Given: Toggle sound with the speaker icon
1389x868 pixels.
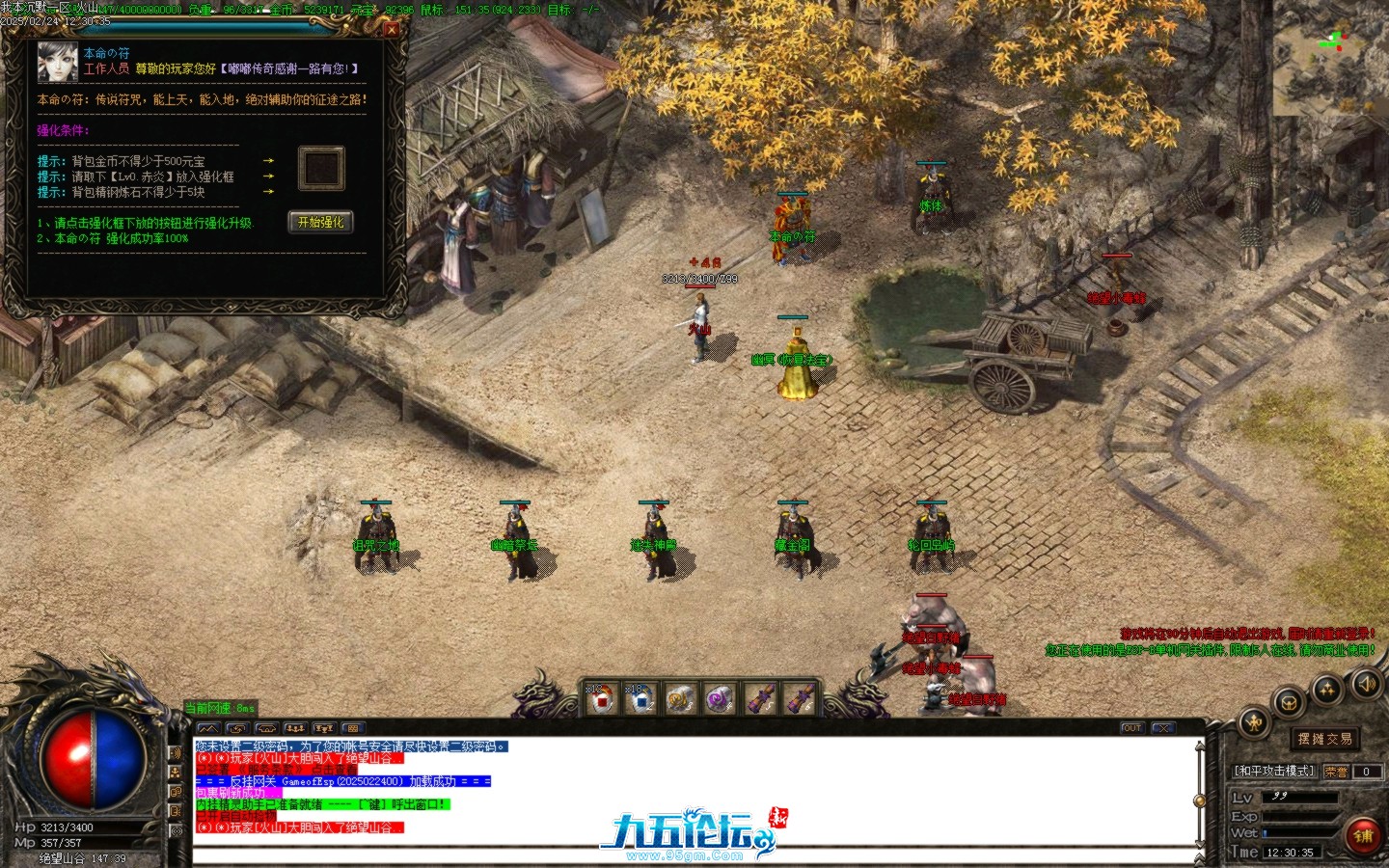Looking at the screenshot, I should [1366, 684].
